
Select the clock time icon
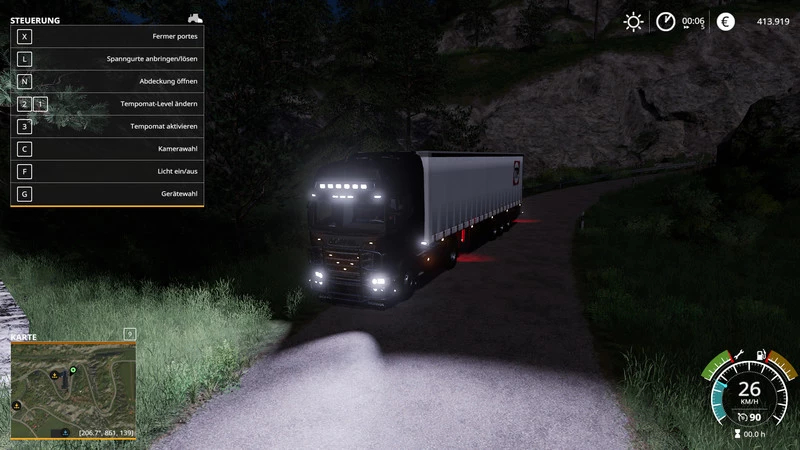pos(665,21)
